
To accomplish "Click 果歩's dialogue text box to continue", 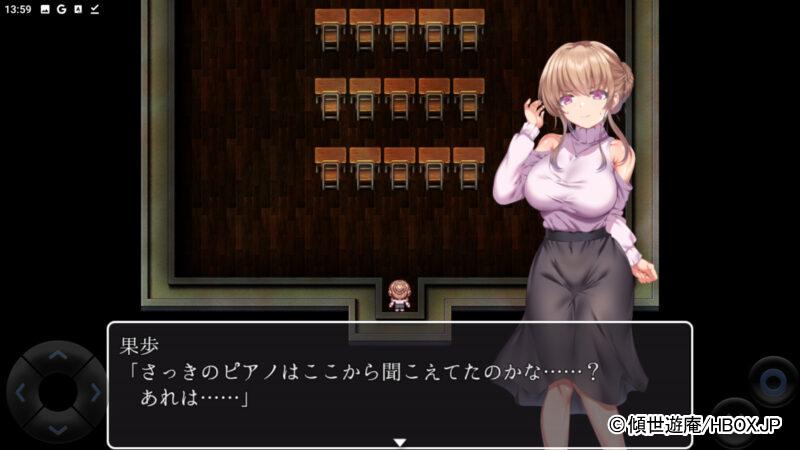I will tap(399, 385).
